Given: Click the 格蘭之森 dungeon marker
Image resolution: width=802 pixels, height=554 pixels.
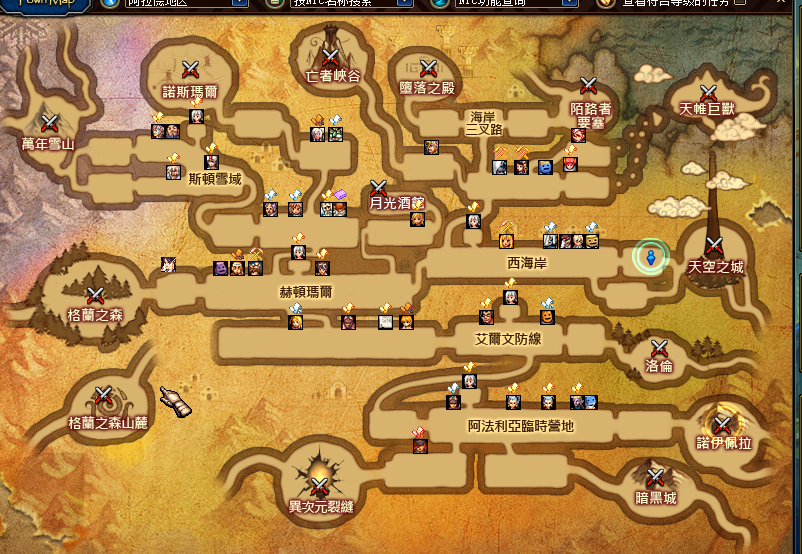Looking at the screenshot, I should coord(96,296).
